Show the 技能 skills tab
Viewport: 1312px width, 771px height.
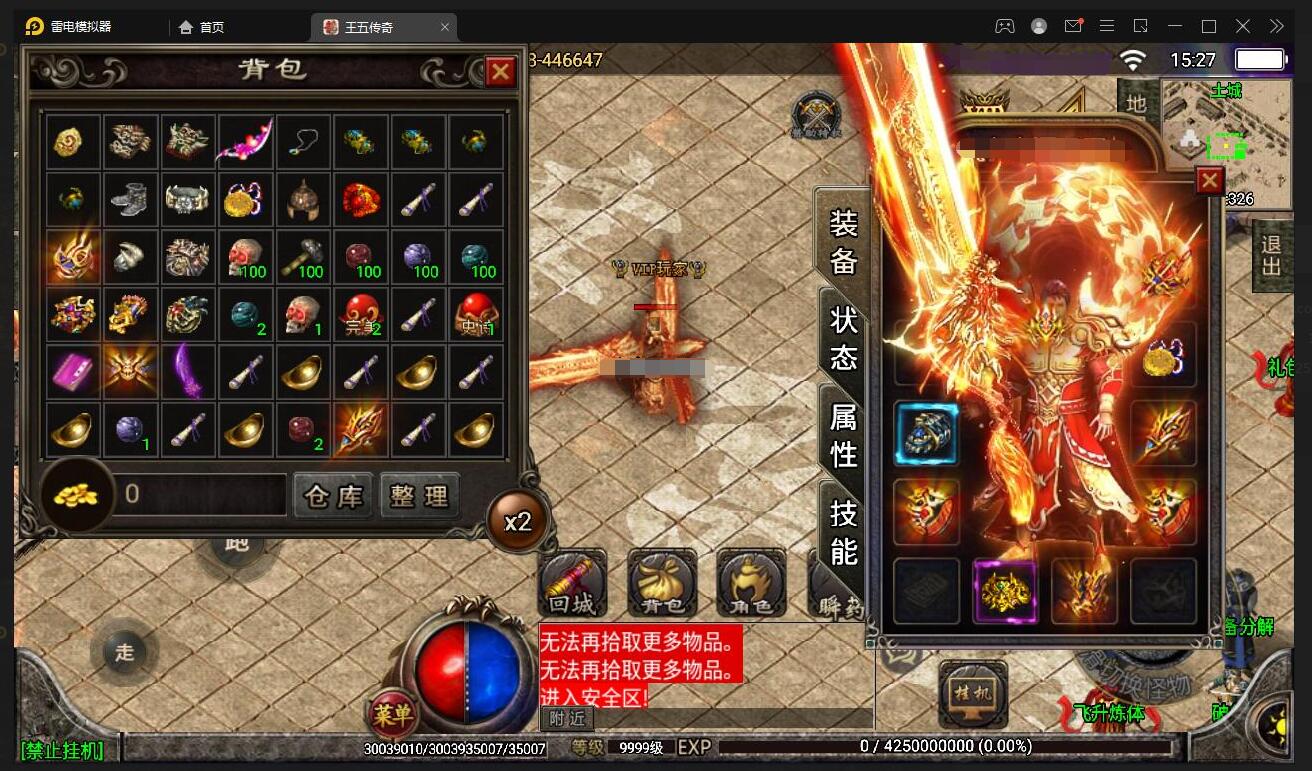tap(843, 530)
